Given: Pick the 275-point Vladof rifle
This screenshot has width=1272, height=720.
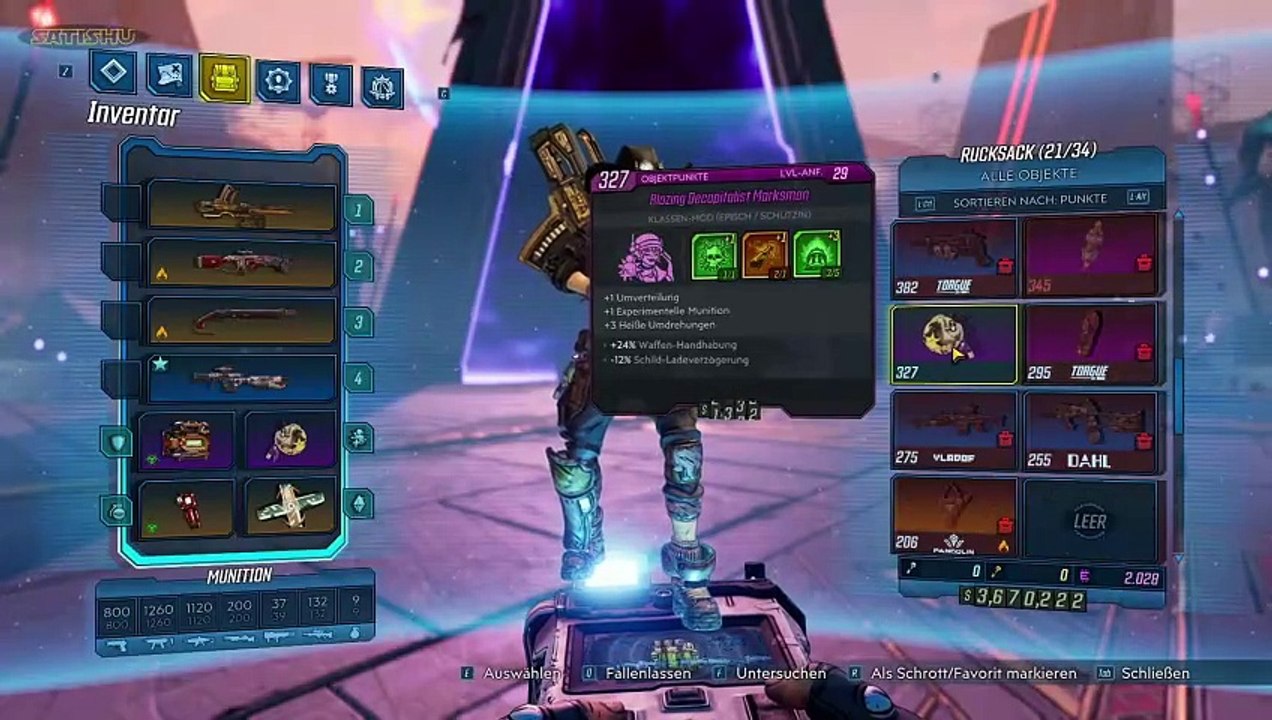Looking at the screenshot, I should (x=953, y=431).
